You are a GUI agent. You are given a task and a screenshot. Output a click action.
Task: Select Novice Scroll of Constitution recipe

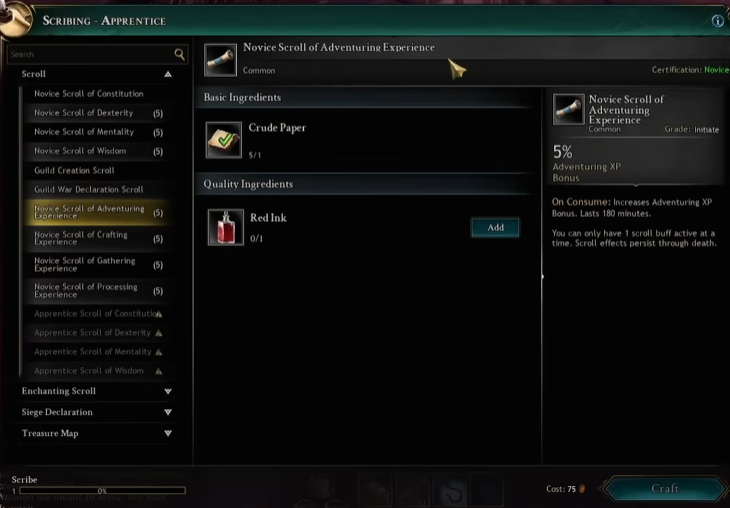pos(89,94)
